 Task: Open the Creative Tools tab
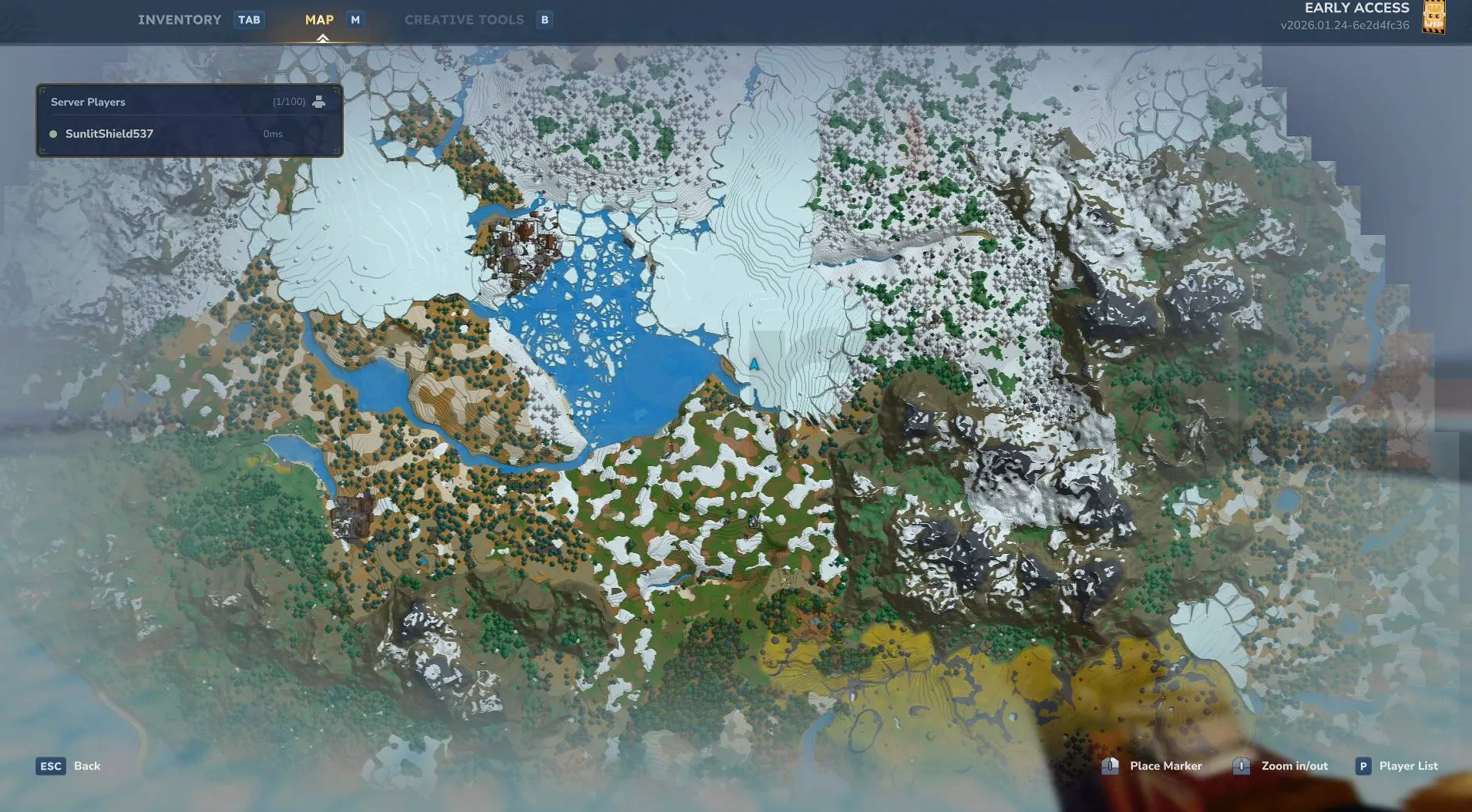464,20
